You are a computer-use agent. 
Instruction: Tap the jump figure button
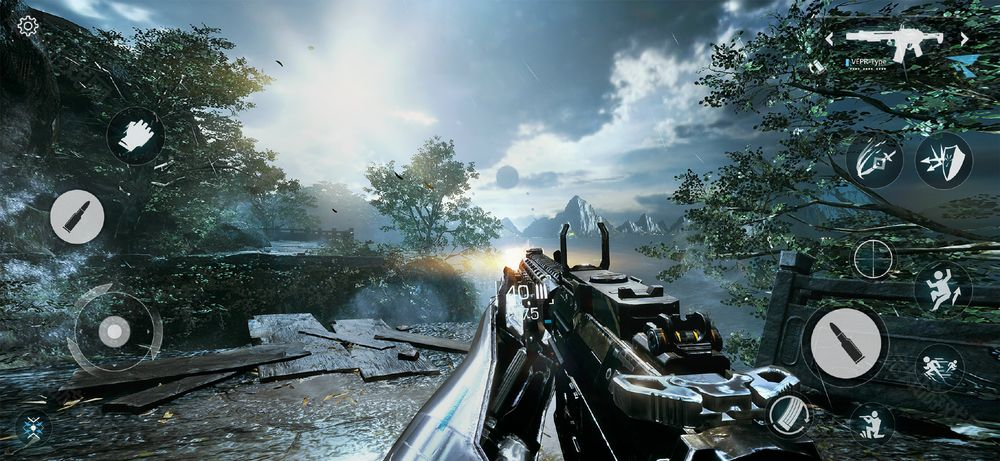click(942, 288)
